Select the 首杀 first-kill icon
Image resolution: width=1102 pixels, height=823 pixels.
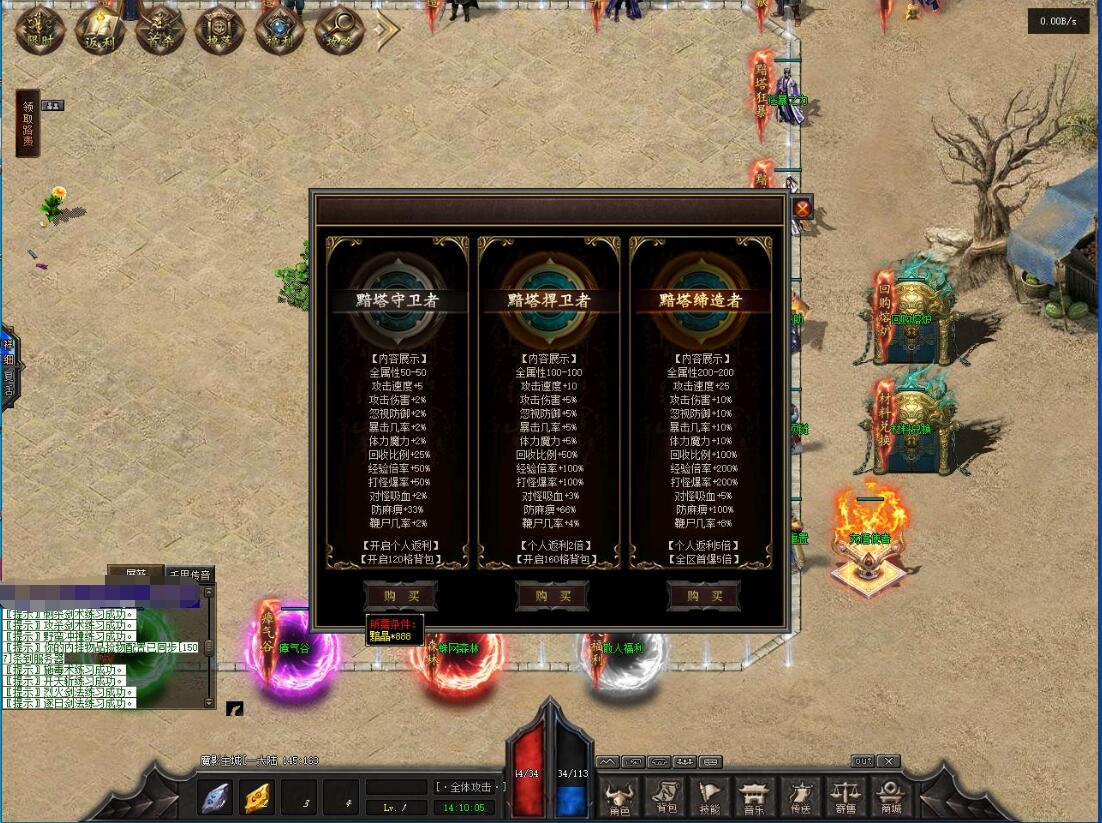point(161,31)
